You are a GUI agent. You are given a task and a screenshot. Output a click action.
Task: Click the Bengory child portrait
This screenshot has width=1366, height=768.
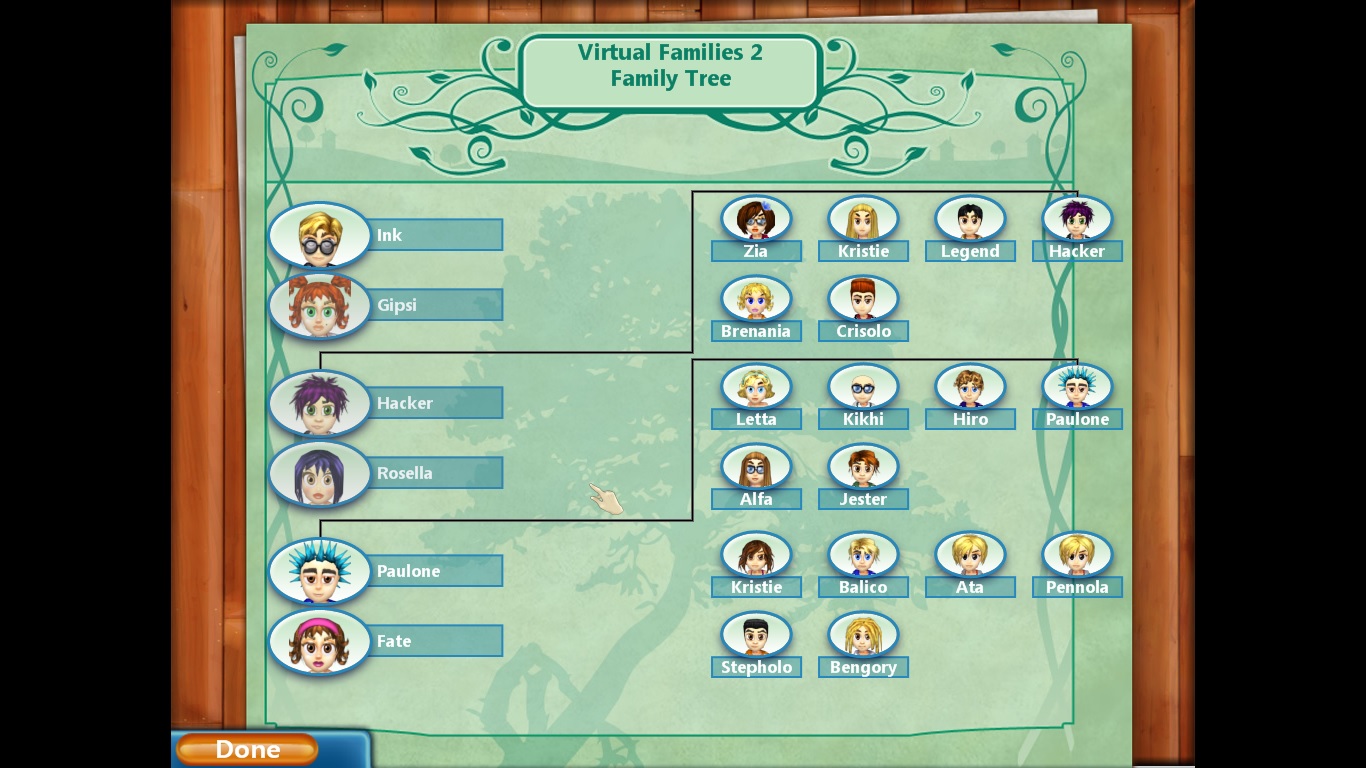coord(863,635)
